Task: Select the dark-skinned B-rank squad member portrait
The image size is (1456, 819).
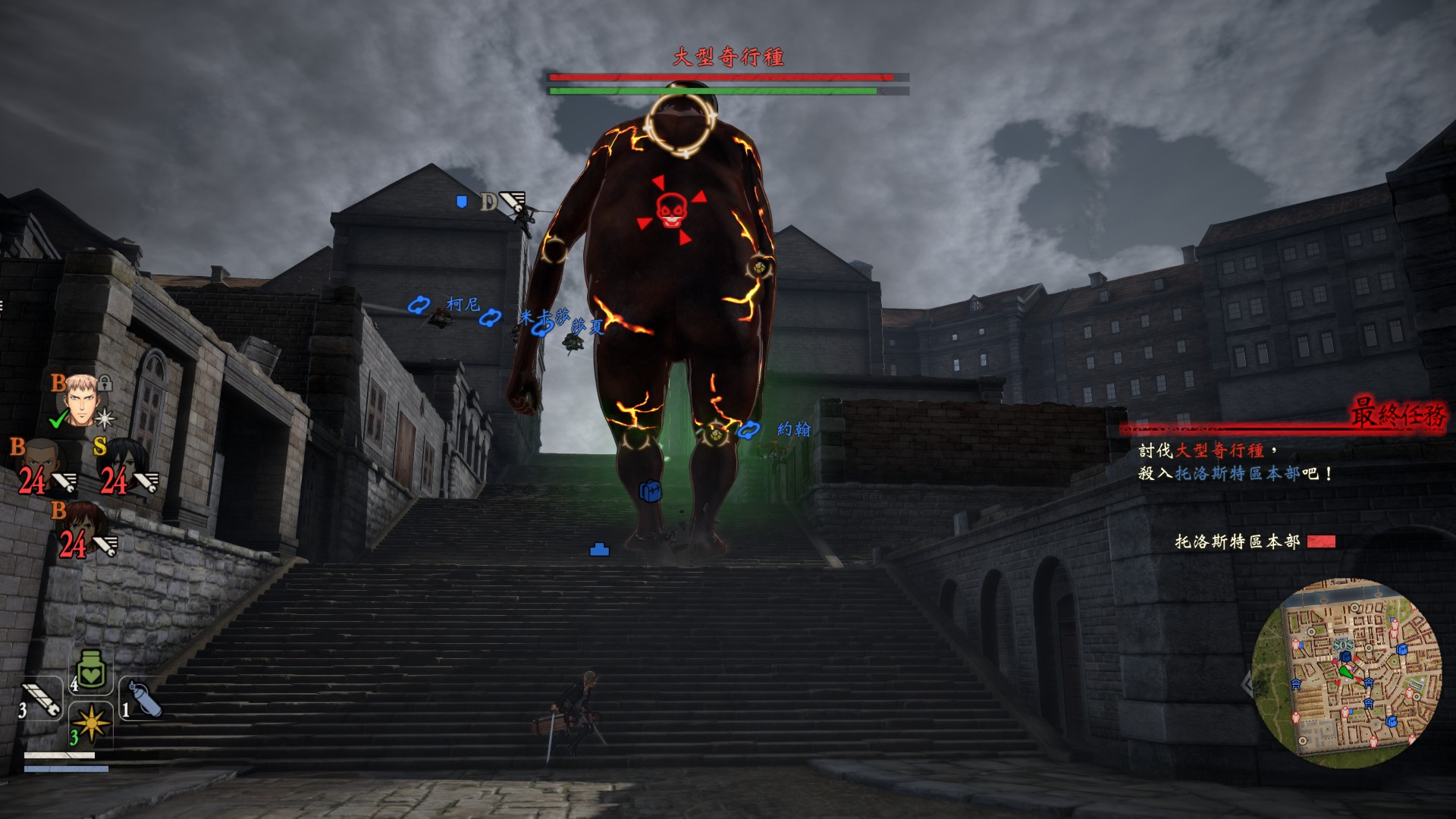Action: [39, 464]
